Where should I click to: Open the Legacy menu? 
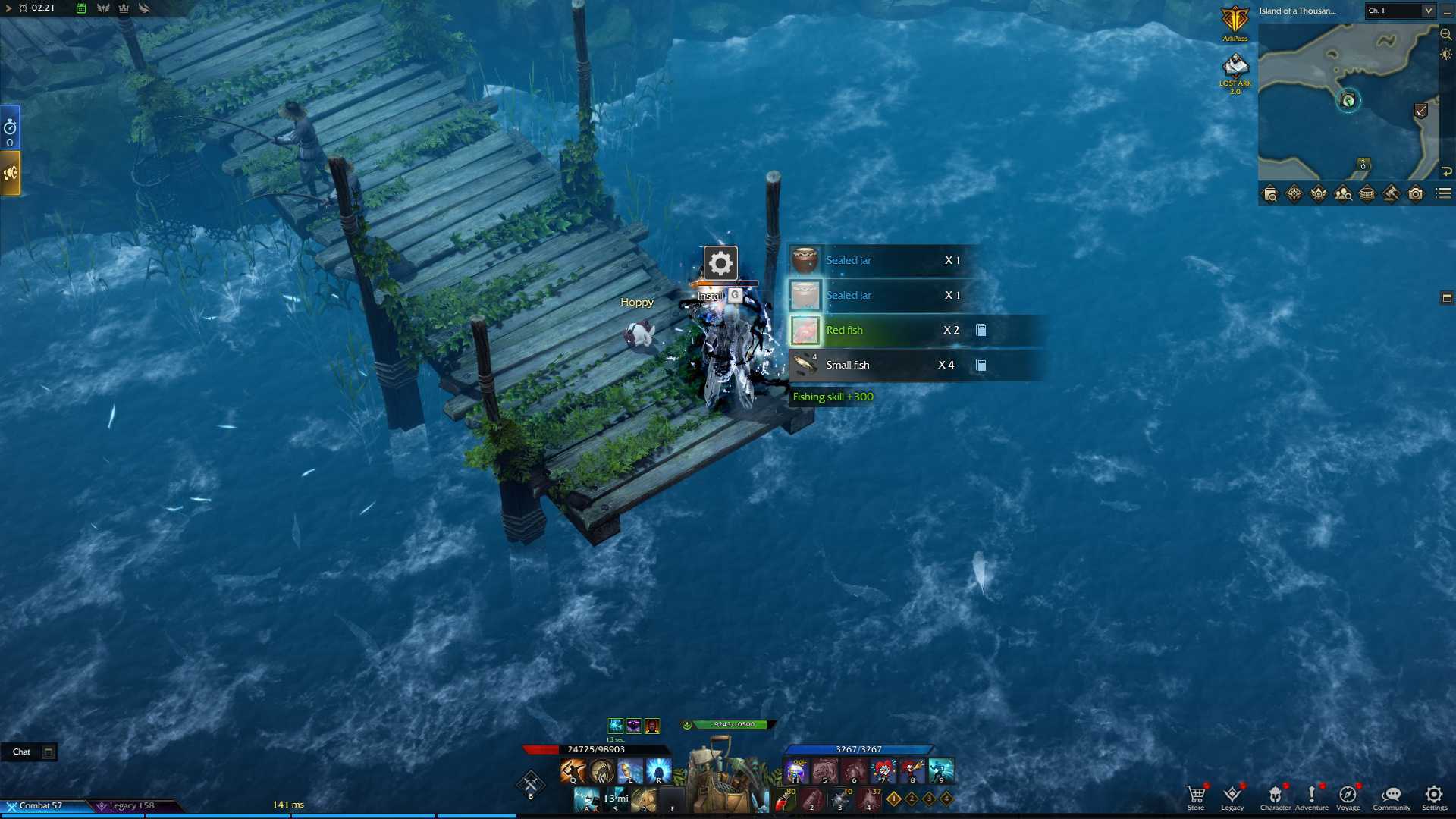coord(1232,796)
